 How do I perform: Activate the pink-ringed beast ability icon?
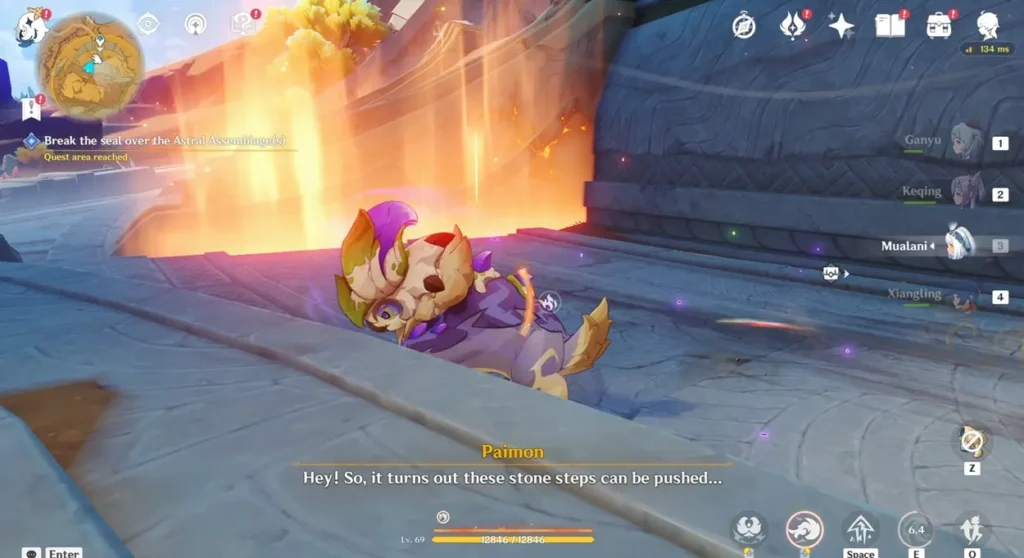[x=804, y=528]
